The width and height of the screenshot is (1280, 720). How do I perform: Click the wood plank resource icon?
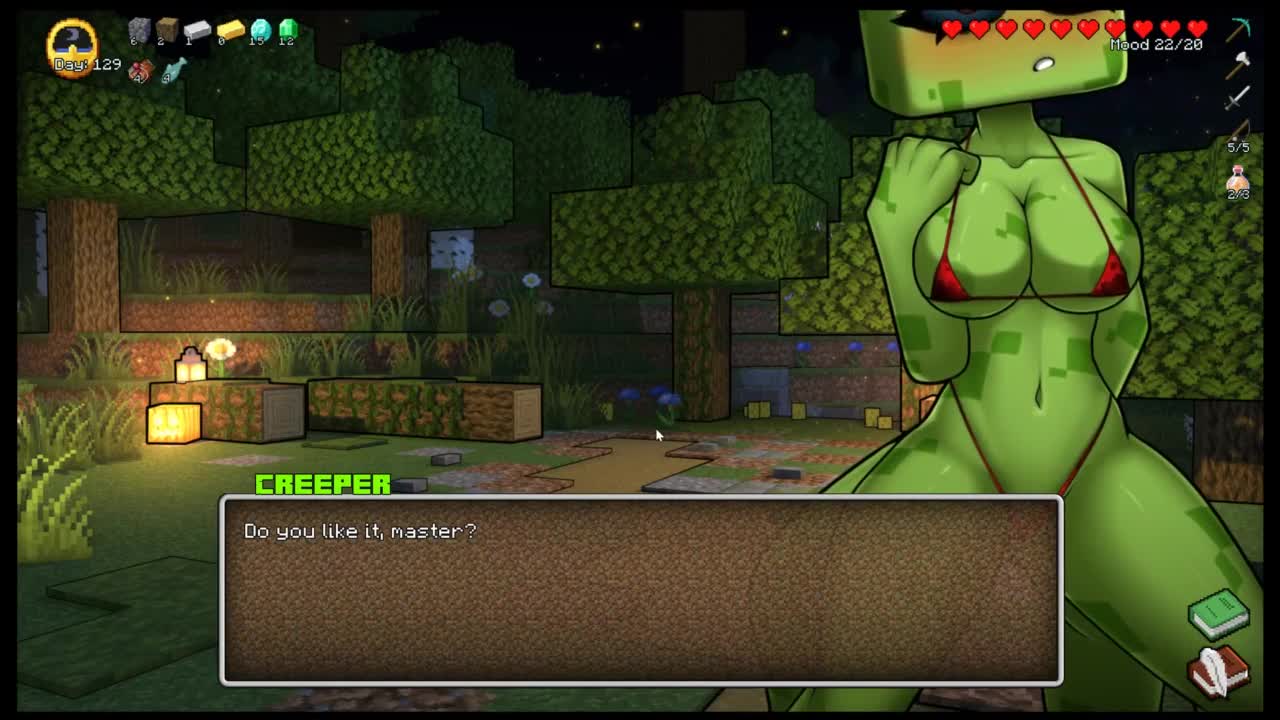167,30
